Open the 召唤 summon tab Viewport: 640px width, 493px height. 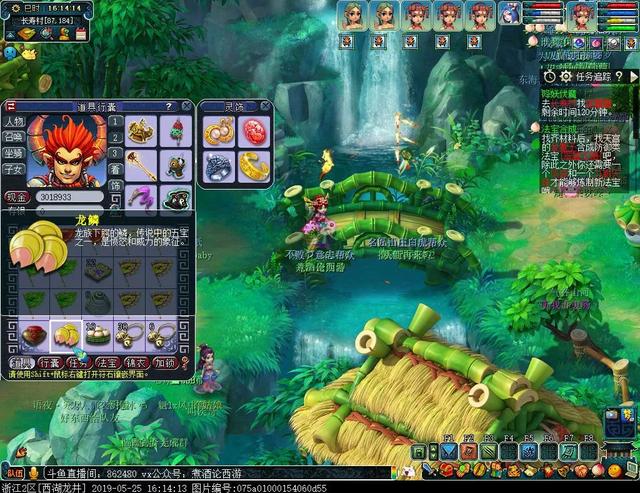(x=13, y=137)
